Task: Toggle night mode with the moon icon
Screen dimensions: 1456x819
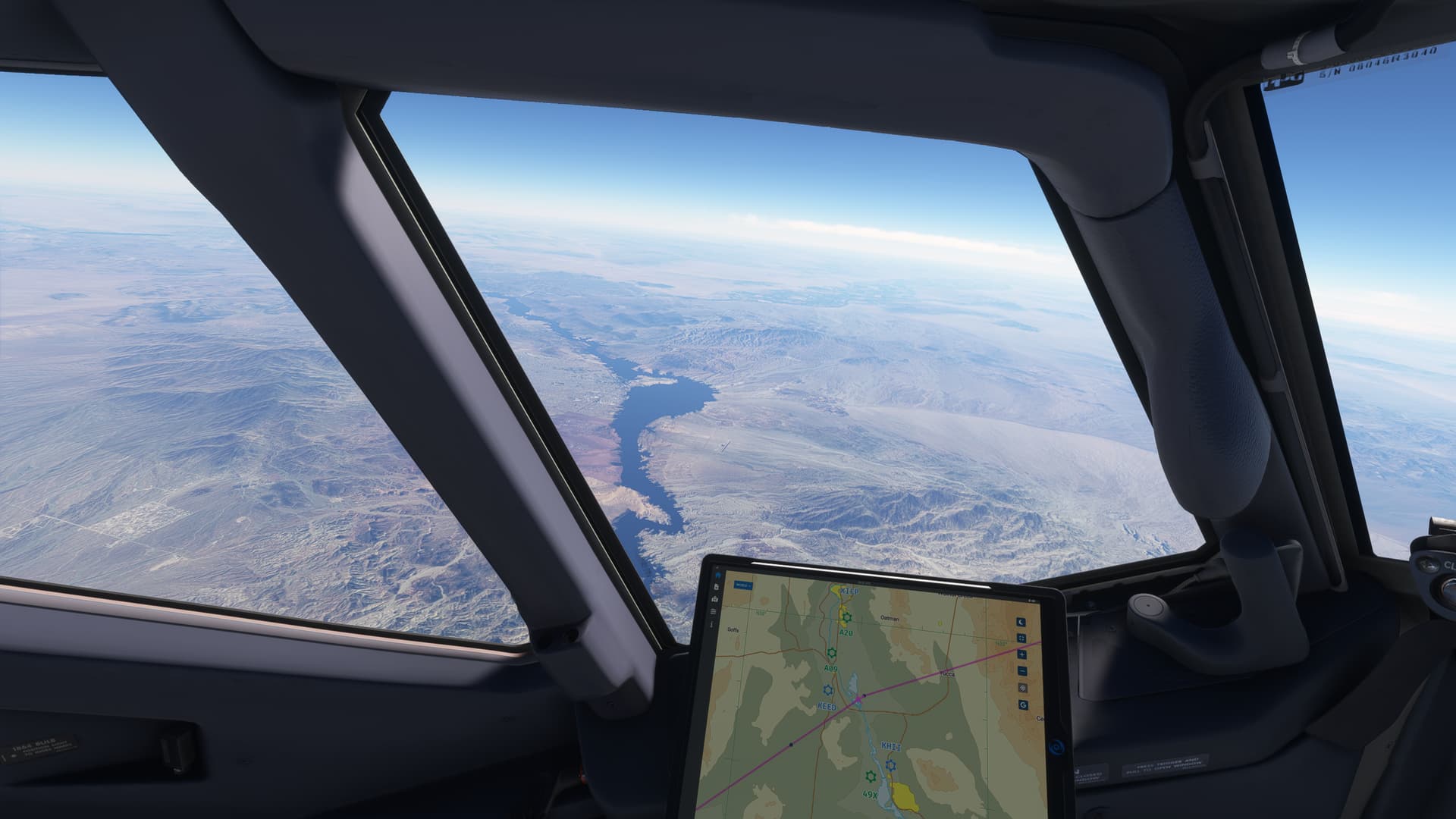Action: coord(1021,622)
